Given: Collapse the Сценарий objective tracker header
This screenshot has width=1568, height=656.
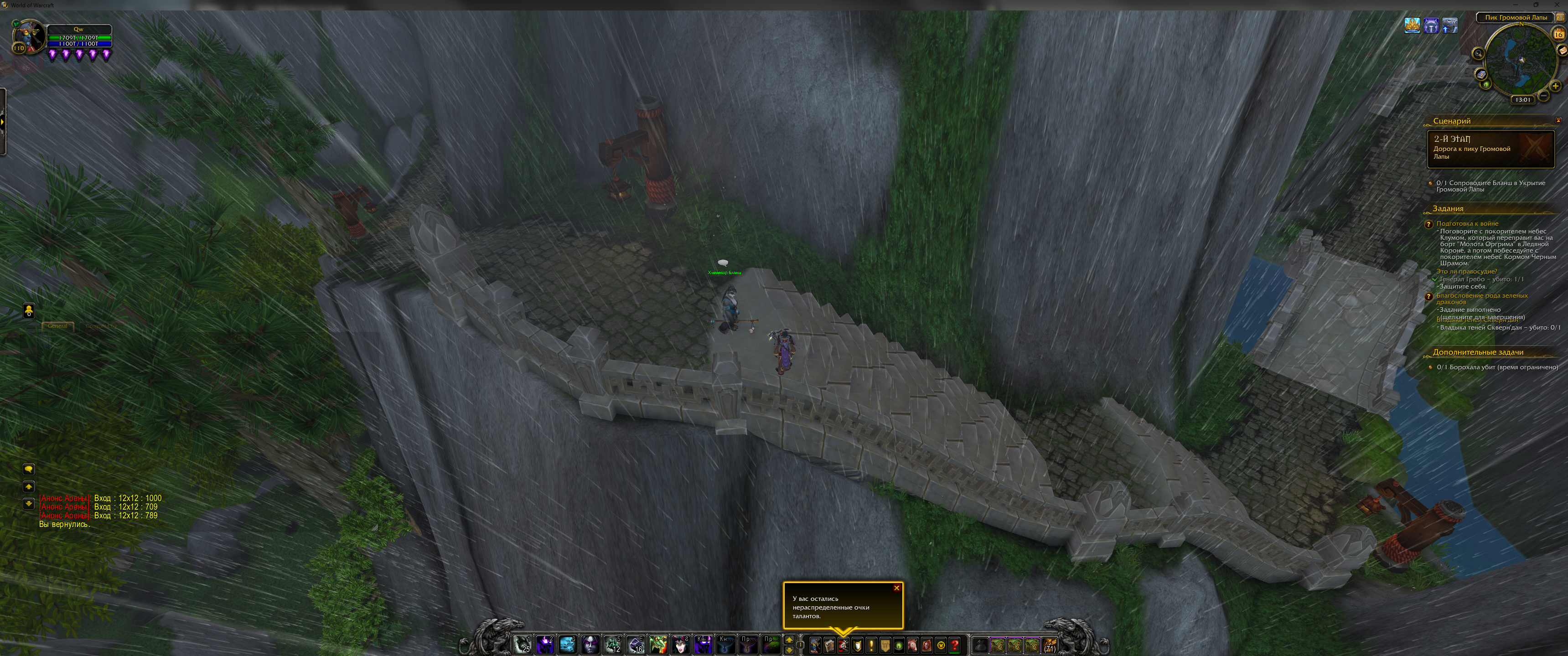Looking at the screenshot, I should [1558, 120].
